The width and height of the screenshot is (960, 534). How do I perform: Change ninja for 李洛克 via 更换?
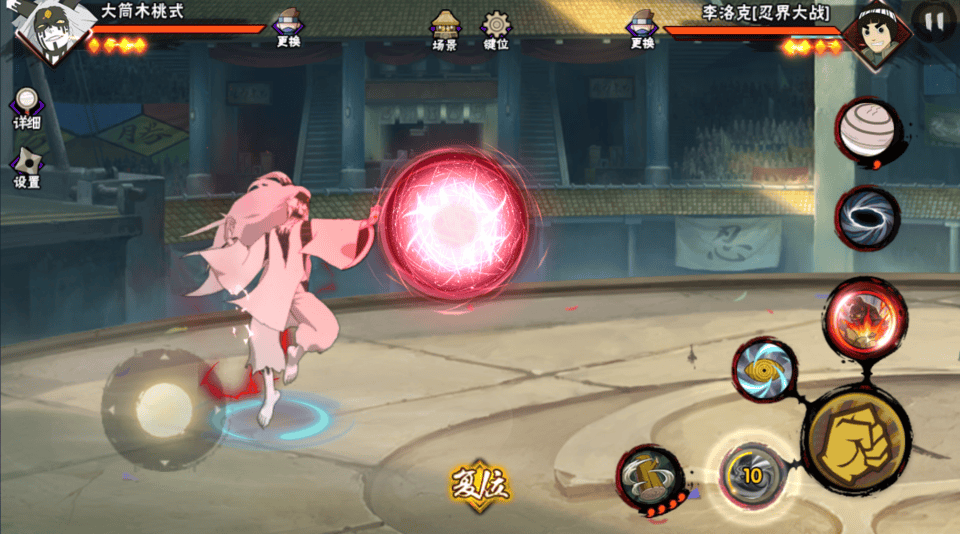click(x=642, y=29)
